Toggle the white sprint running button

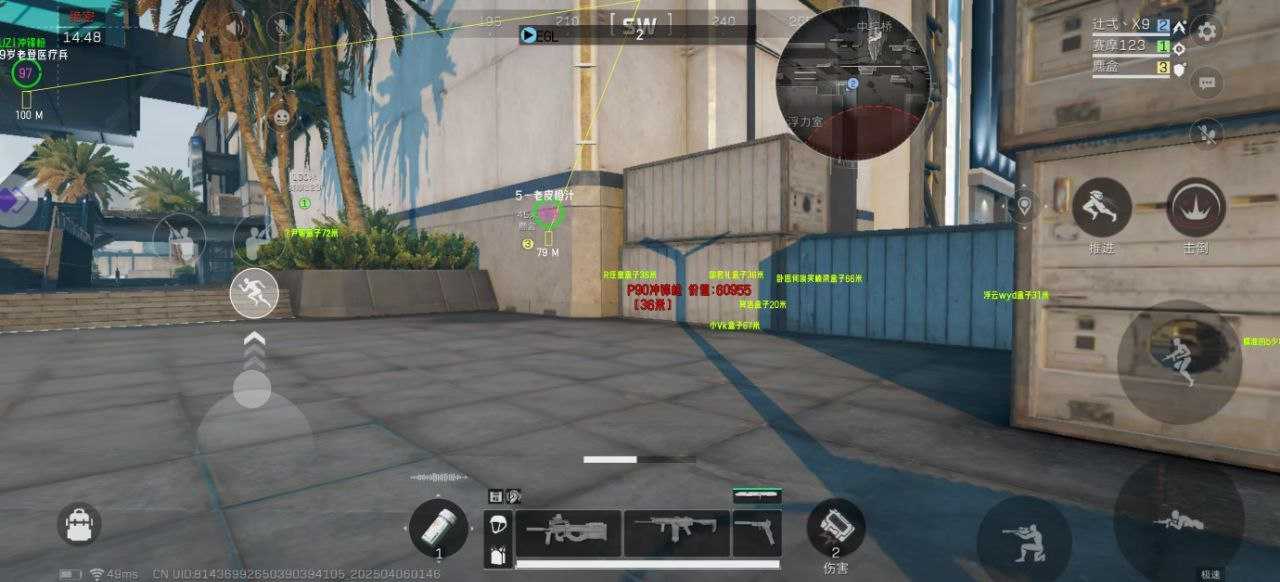tap(254, 294)
